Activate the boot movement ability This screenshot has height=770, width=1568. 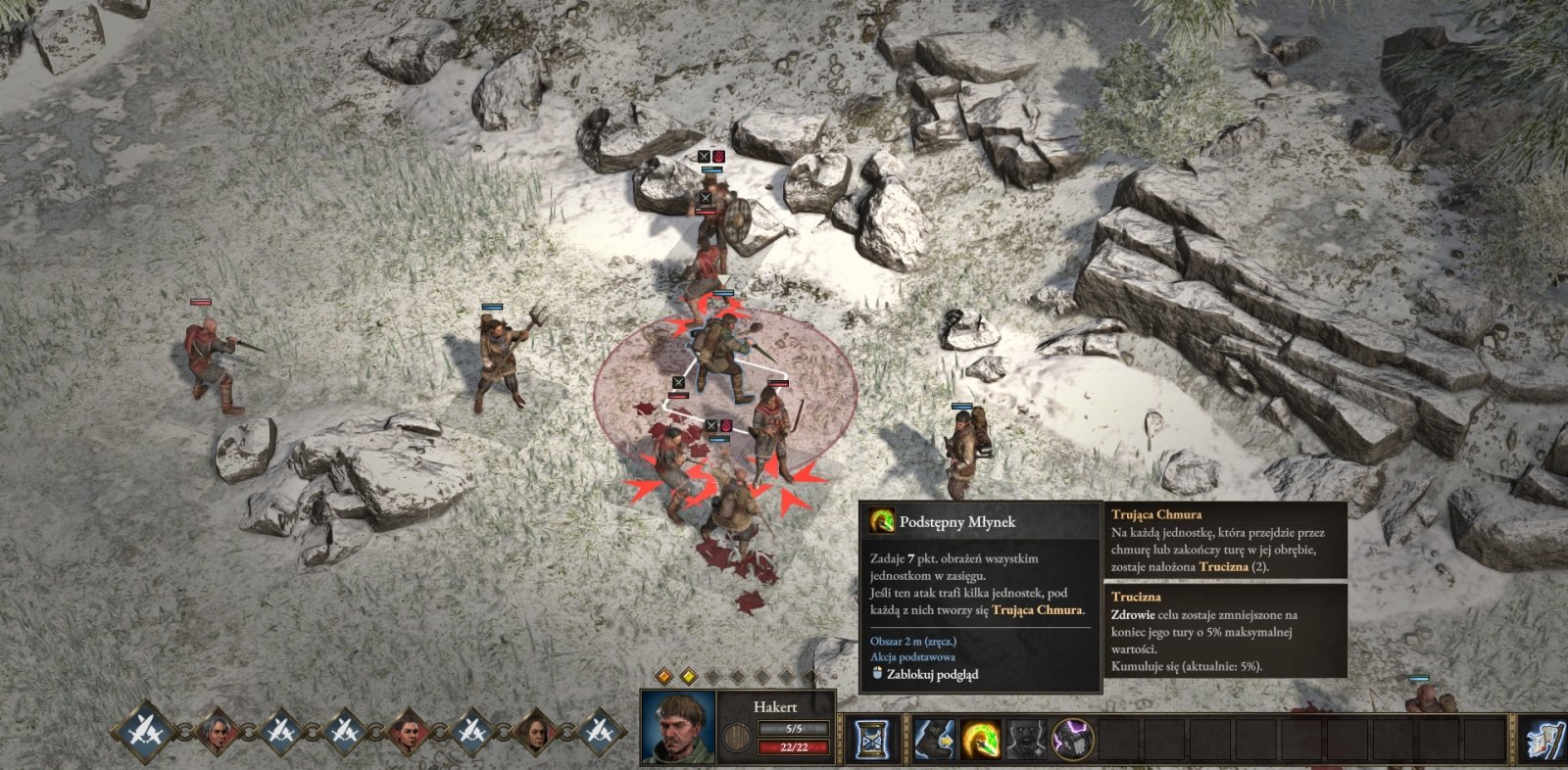[x=934, y=739]
